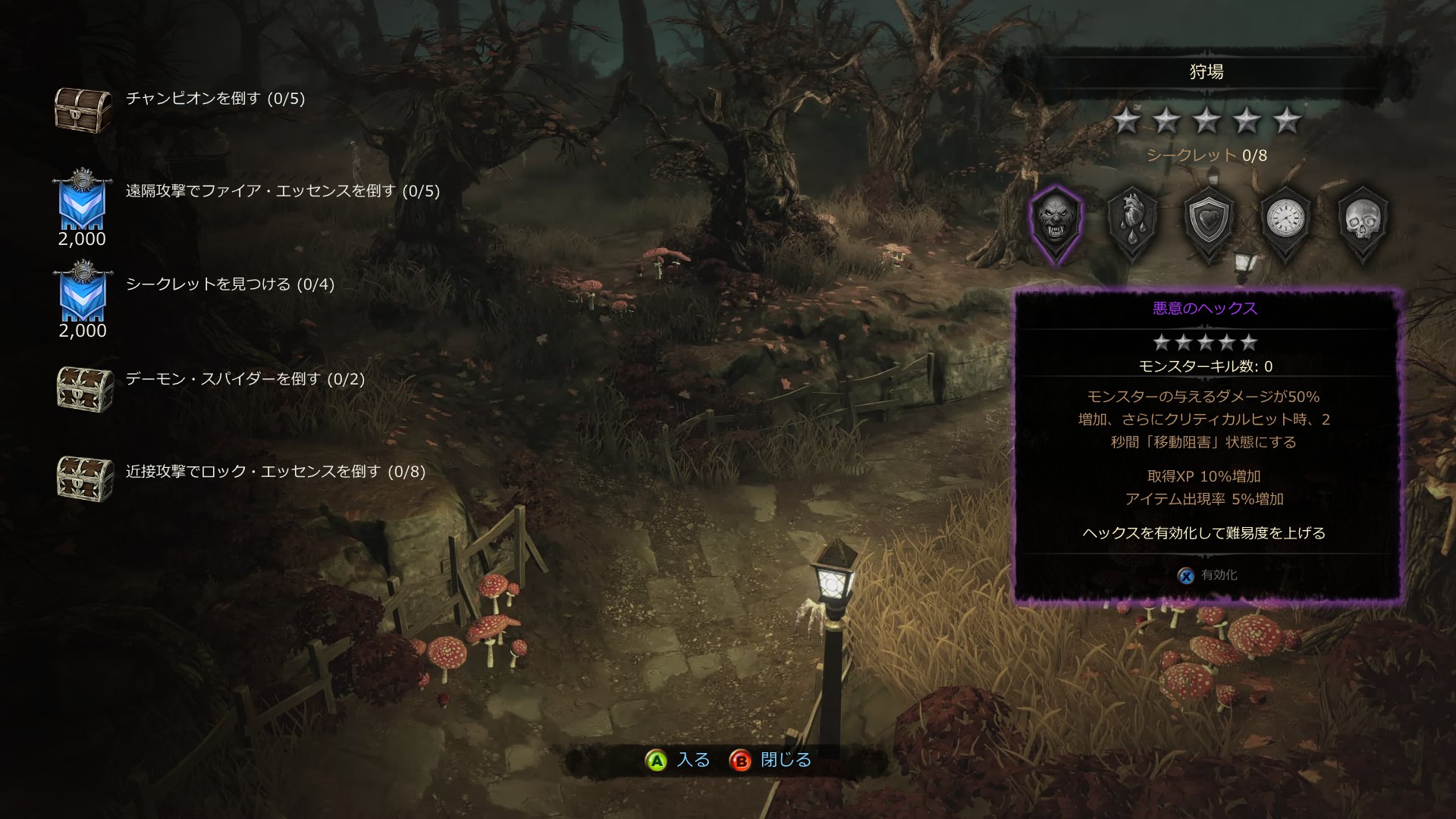Select the シークレットを見つける objective
Viewport: 1456px width, 819px height.
pyautogui.click(x=230, y=284)
